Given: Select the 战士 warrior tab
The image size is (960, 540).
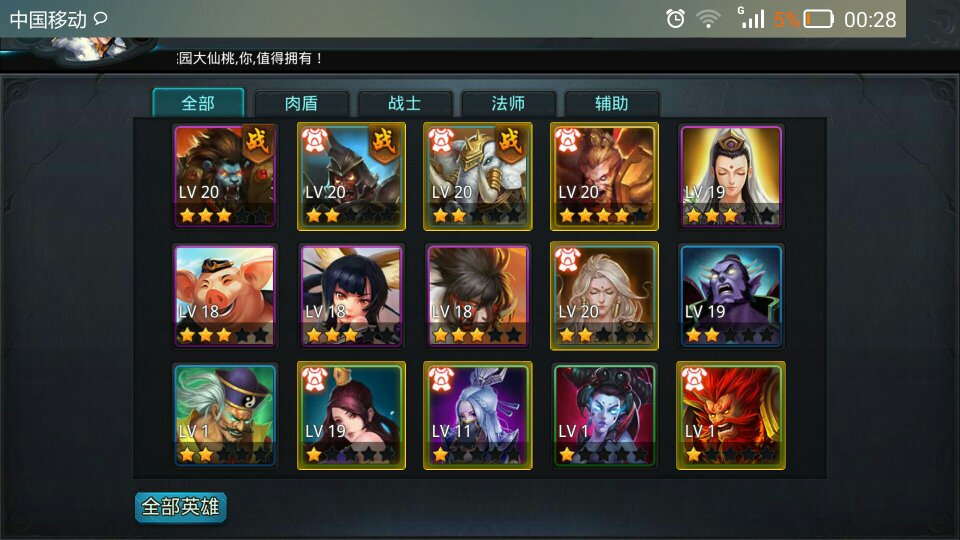Looking at the screenshot, I should click(405, 104).
